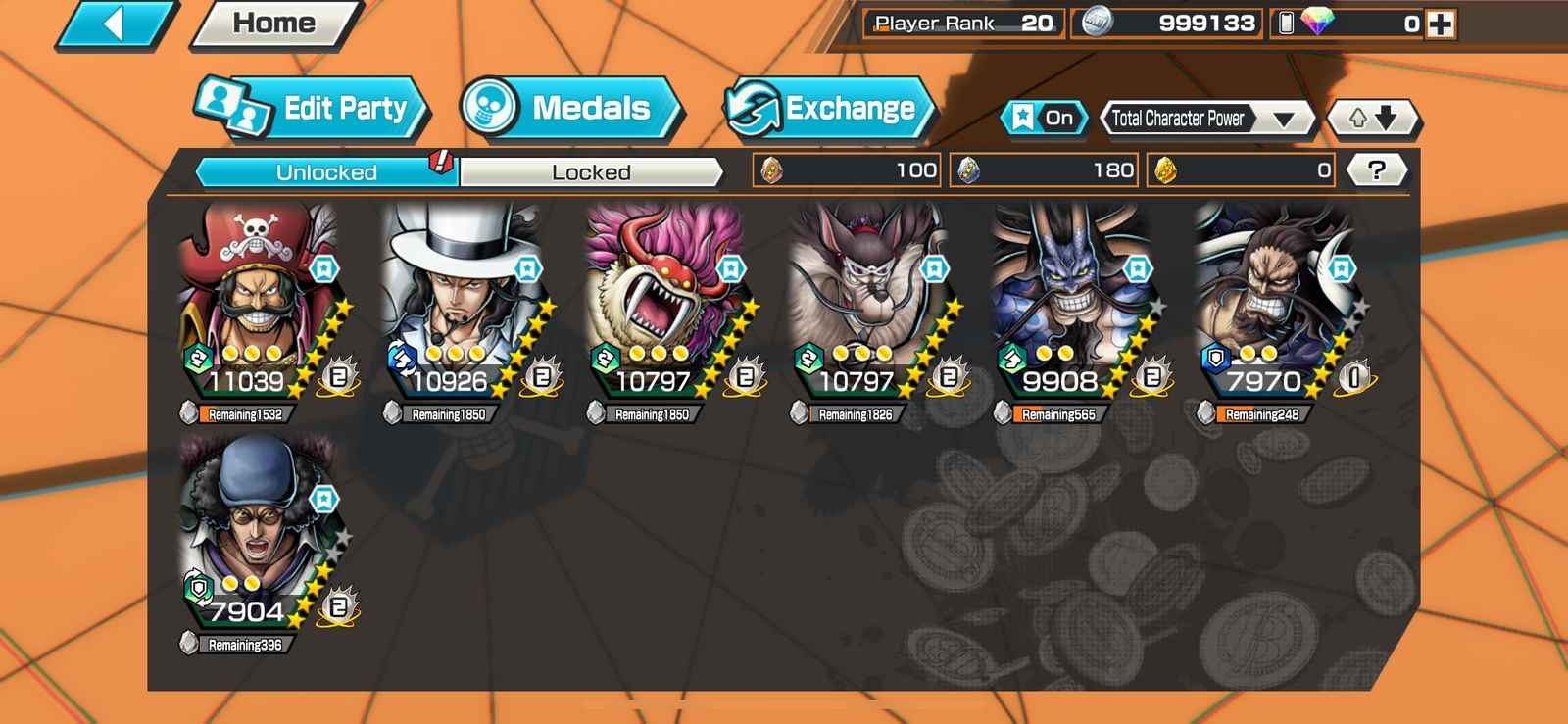Open the question mark help button
The height and width of the screenshot is (724, 1568).
1377,170
